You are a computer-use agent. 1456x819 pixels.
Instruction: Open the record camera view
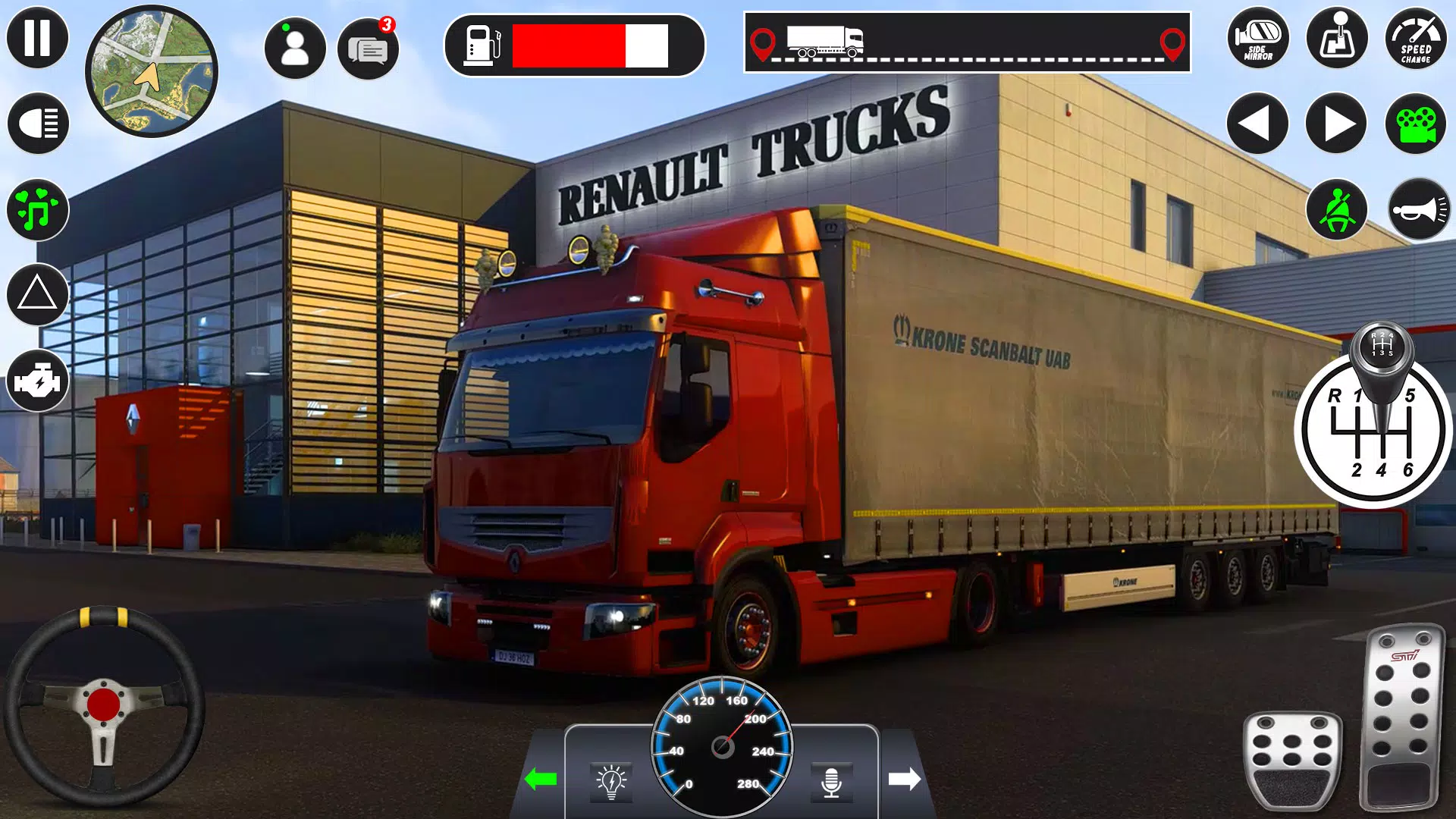click(1417, 121)
